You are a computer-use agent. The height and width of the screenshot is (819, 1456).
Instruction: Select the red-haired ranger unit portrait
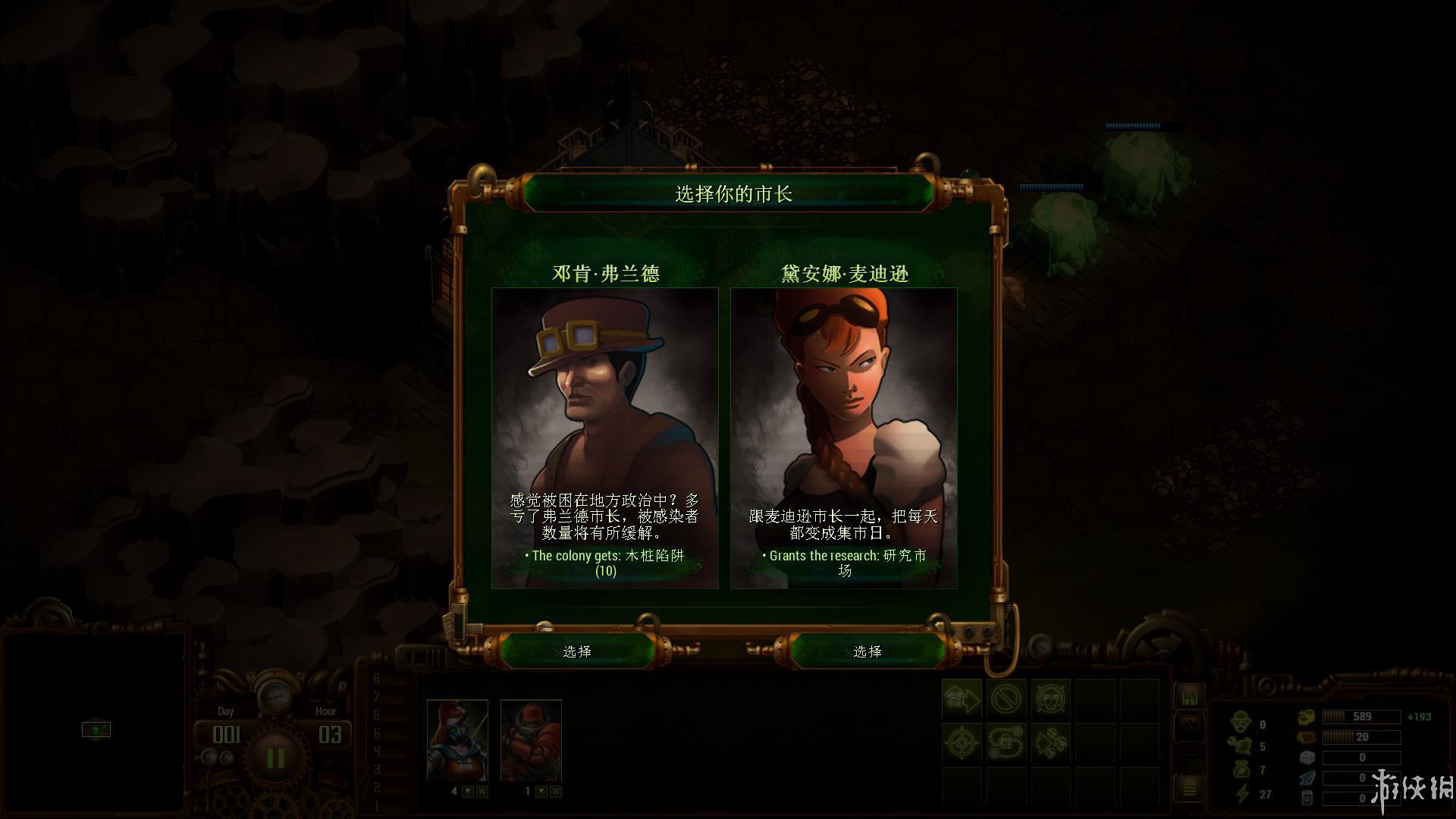click(x=457, y=740)
